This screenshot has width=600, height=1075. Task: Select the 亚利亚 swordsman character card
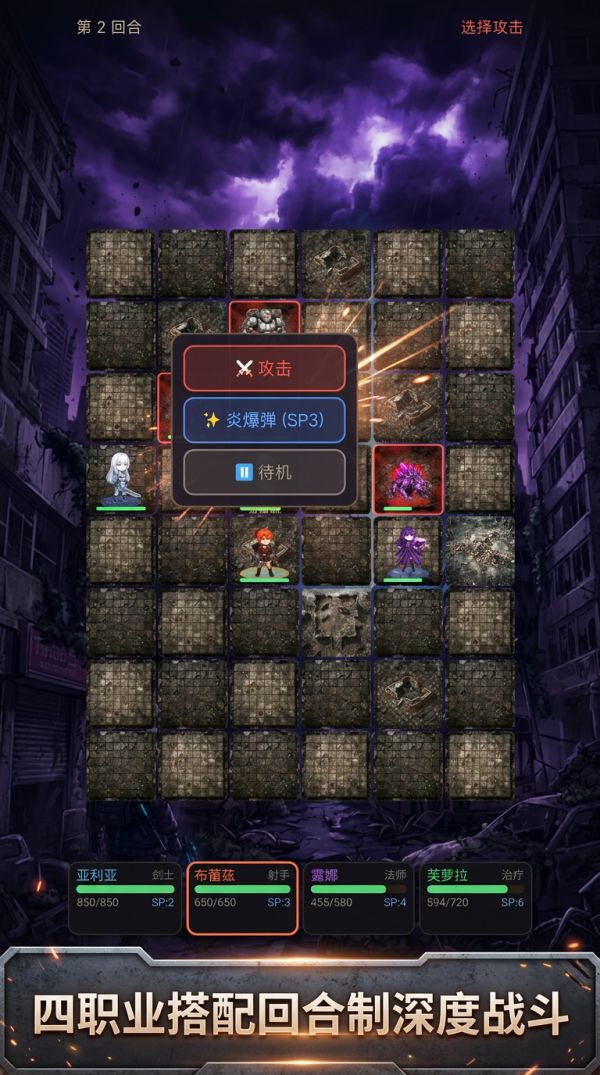pyautogui.click(x=126, y=897)
